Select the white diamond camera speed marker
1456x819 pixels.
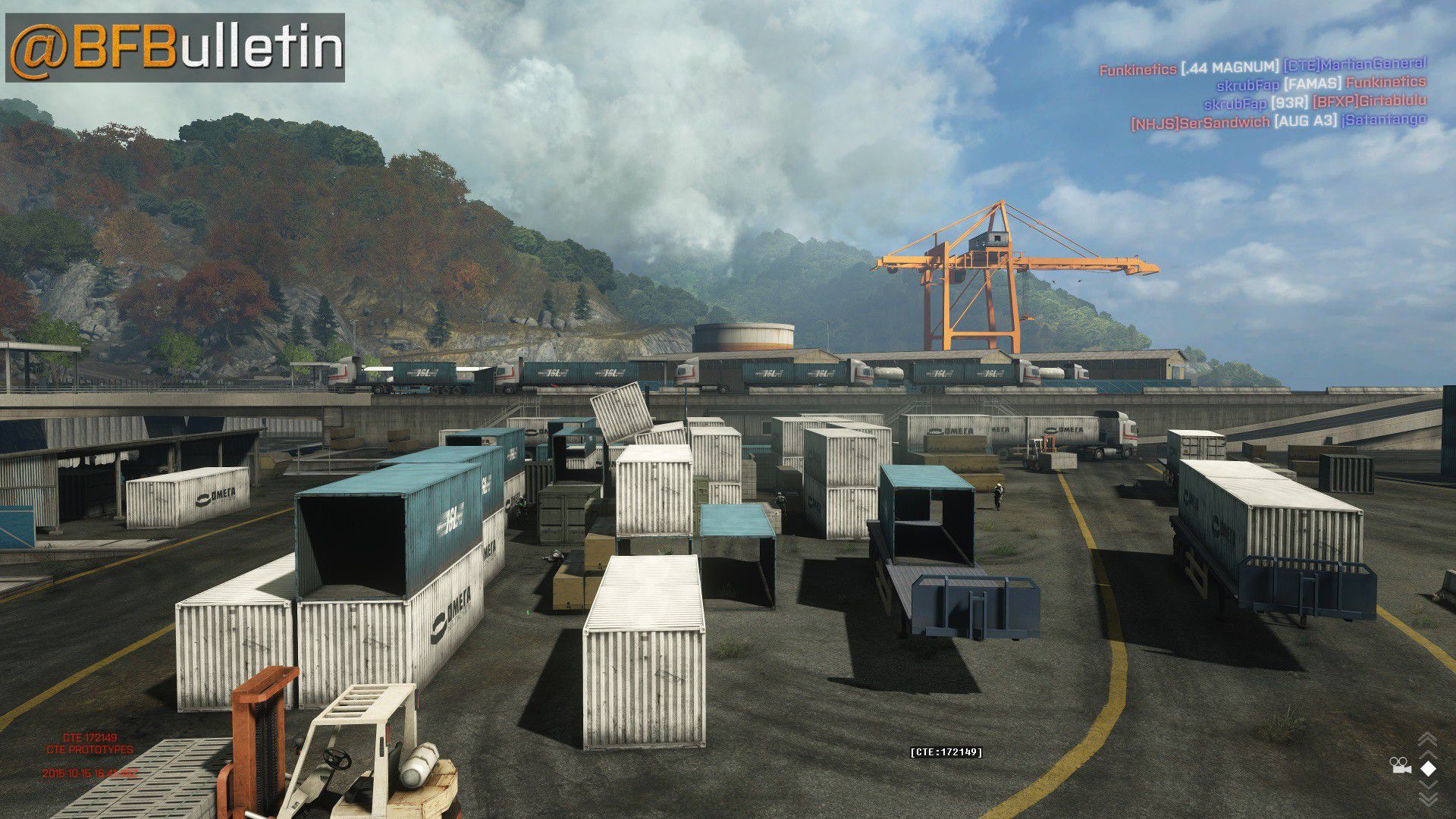[x=1428, y=768]
